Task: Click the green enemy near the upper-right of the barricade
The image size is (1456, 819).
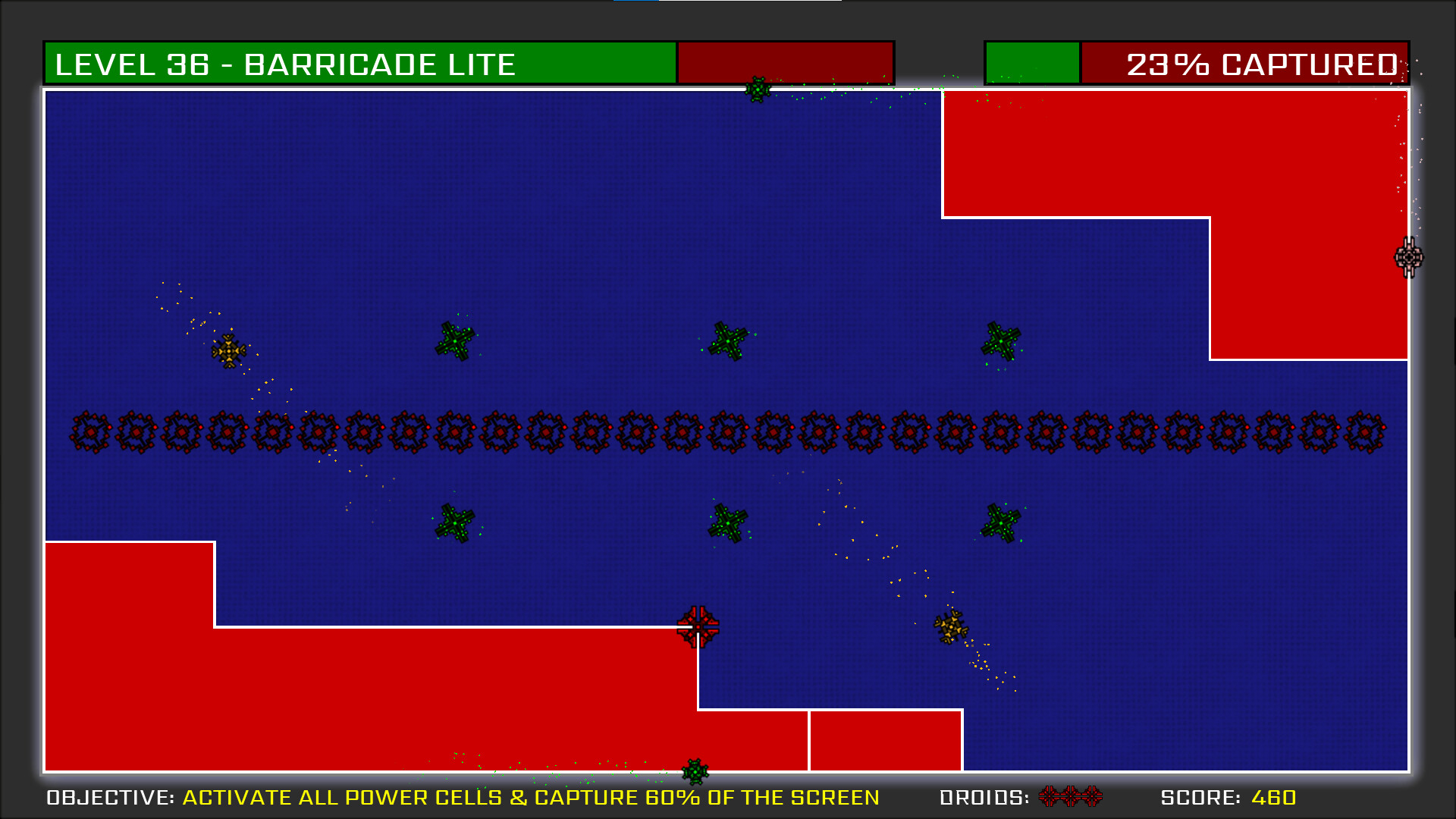Action: pyautogui.click(x=1000, y=340)
